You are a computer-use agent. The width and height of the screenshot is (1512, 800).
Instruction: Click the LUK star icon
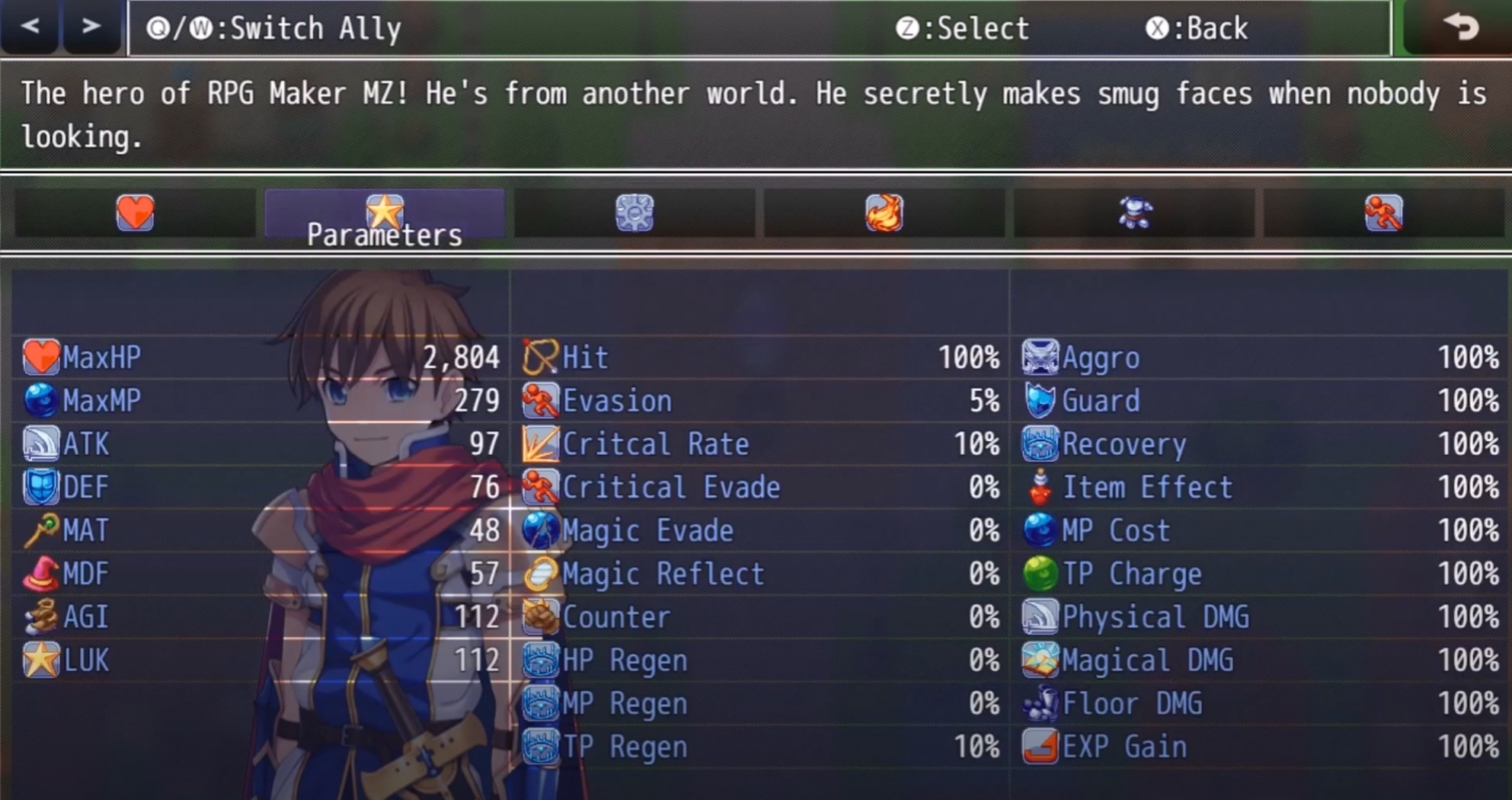[42, 661]
